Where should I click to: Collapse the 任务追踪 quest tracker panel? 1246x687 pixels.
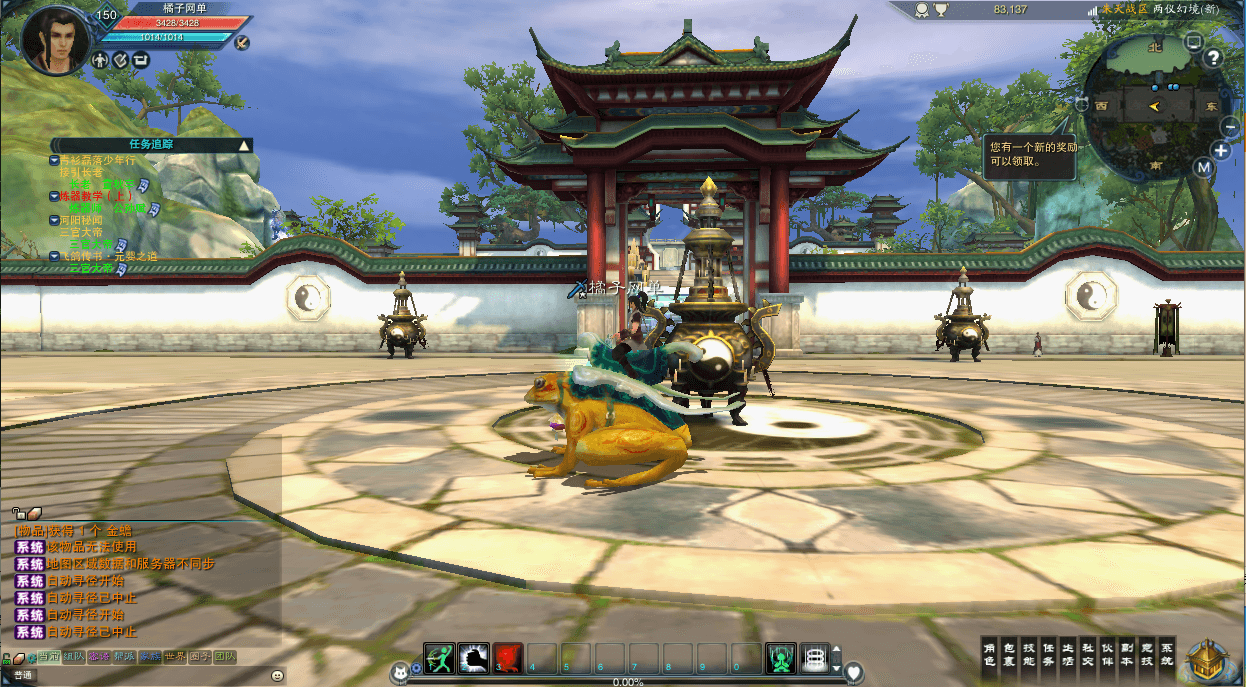[x=243, y=145]
